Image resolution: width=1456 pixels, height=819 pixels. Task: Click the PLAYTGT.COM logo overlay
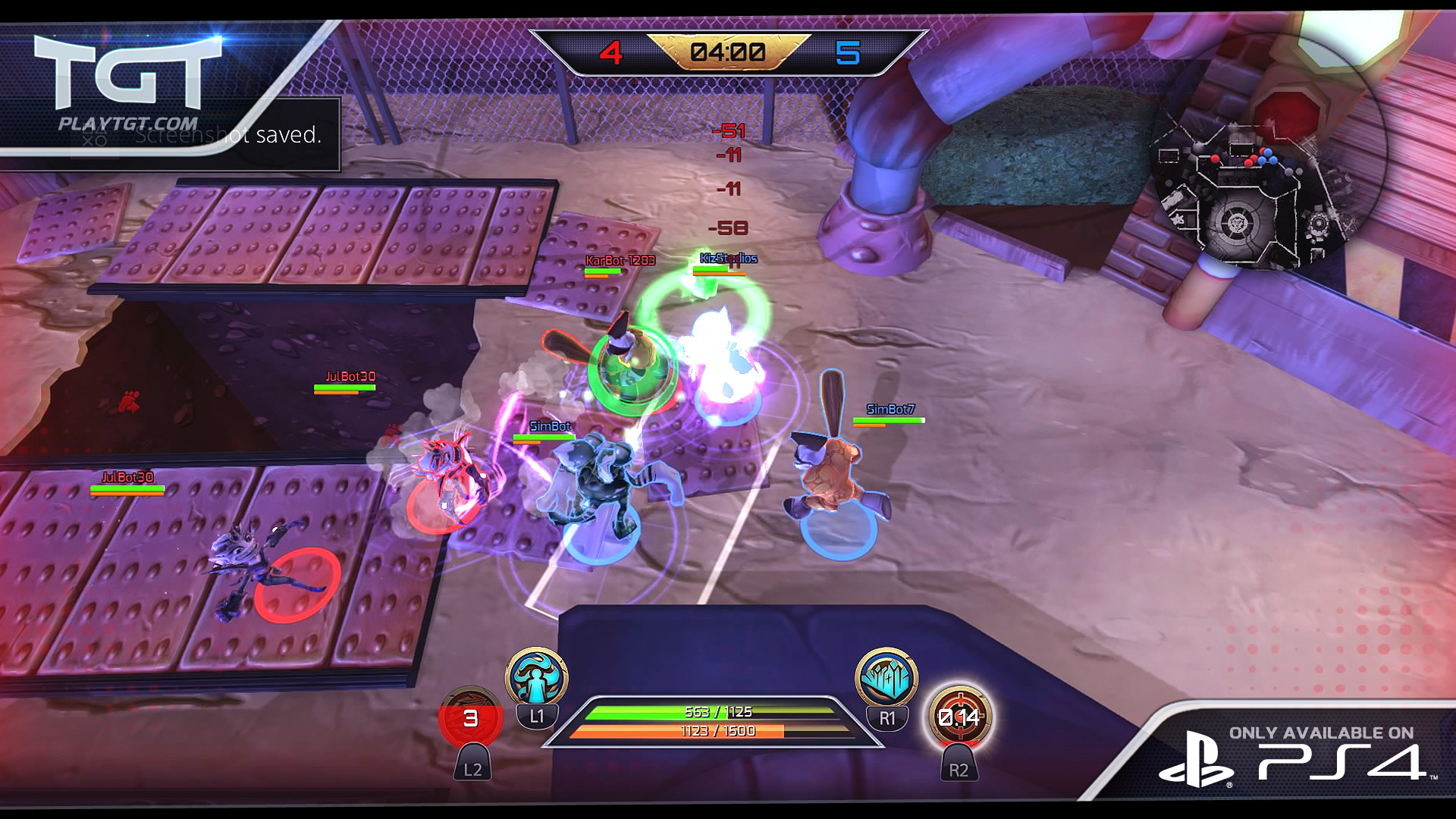coord(127,85)
